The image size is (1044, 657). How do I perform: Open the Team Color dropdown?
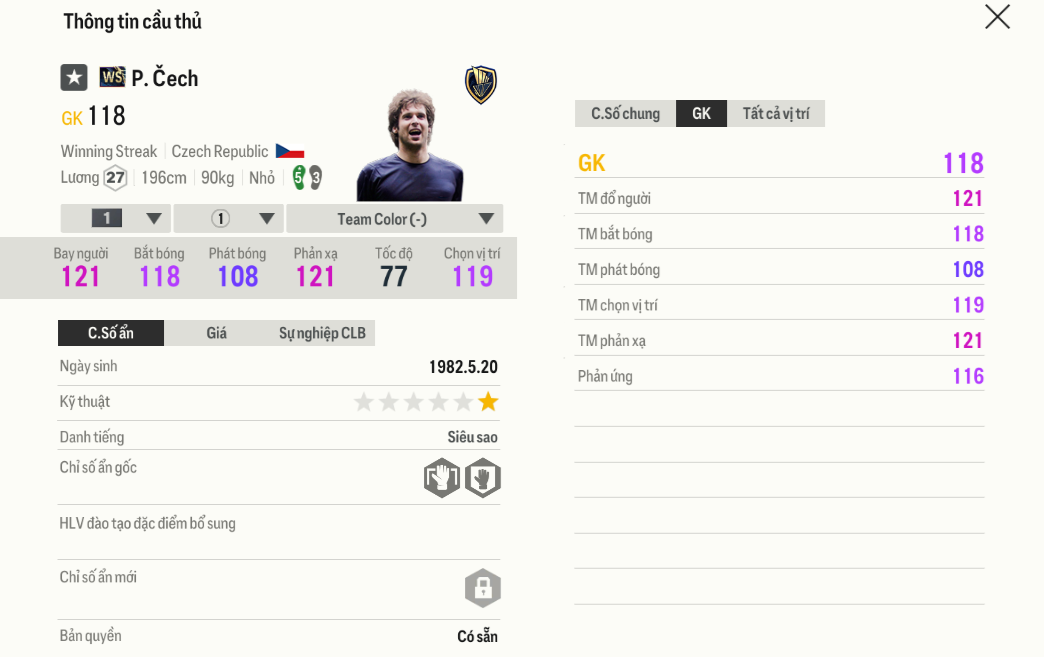pos(395,219)
